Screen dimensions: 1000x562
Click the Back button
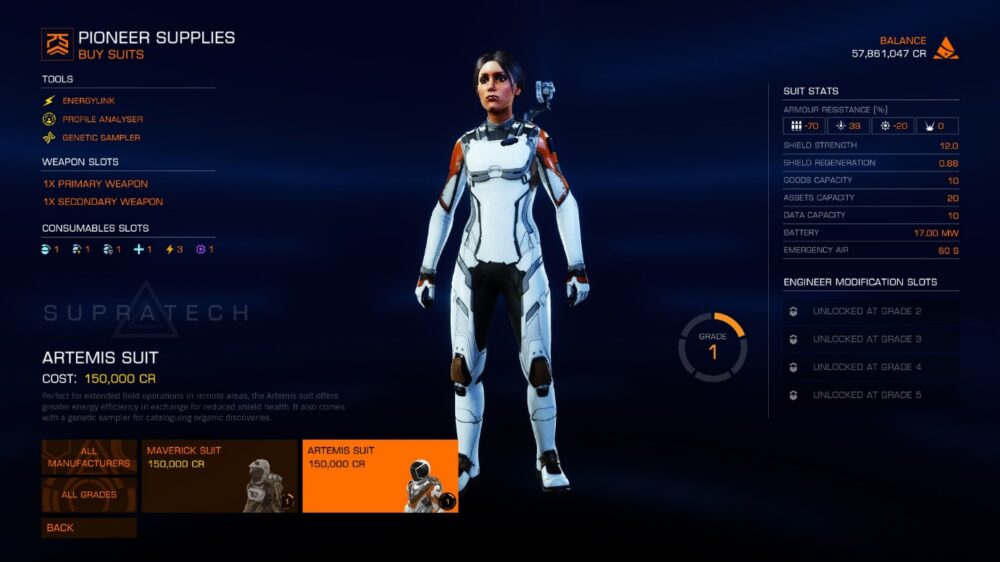[x=89, y=528]
